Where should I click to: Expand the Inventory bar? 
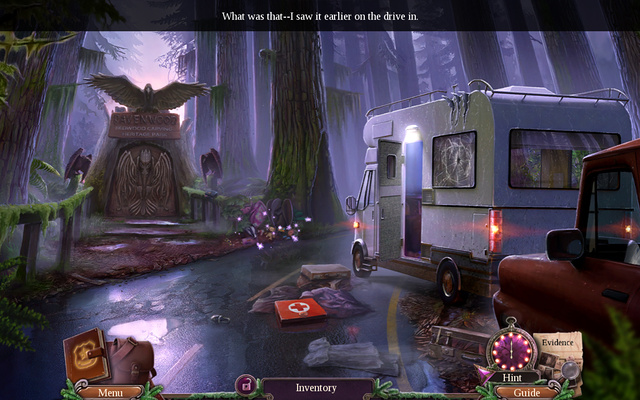click(315, 387)
